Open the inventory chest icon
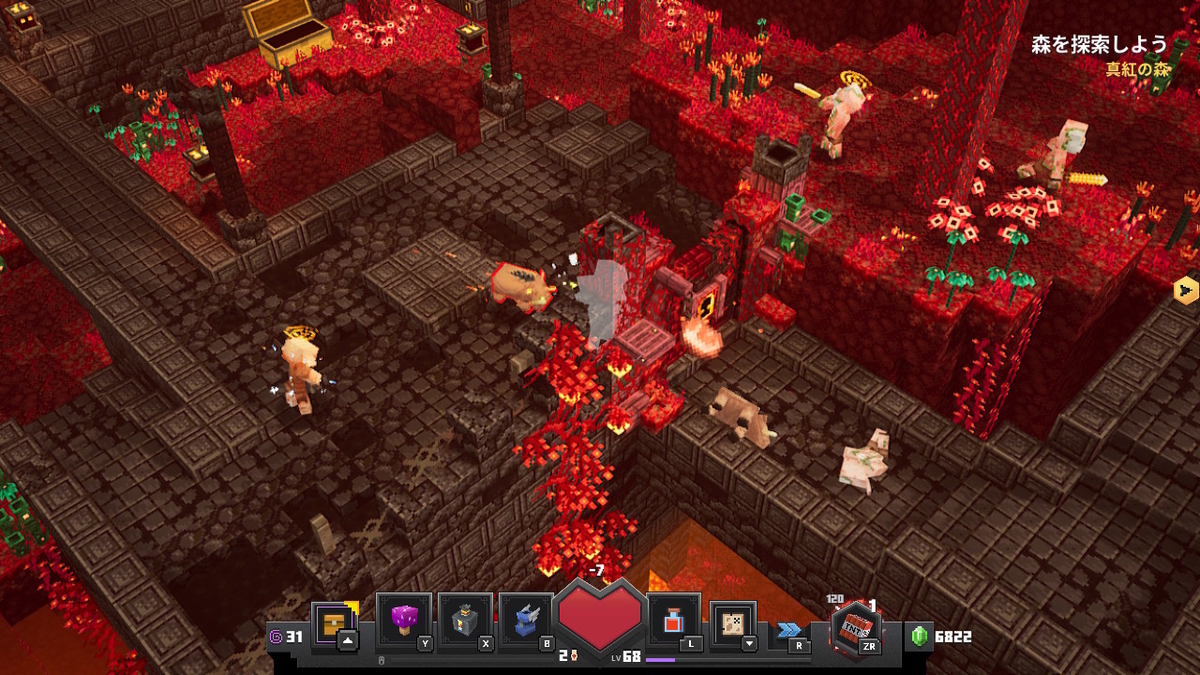This screenshot has width=1200, height=675. tap(333, 624)
